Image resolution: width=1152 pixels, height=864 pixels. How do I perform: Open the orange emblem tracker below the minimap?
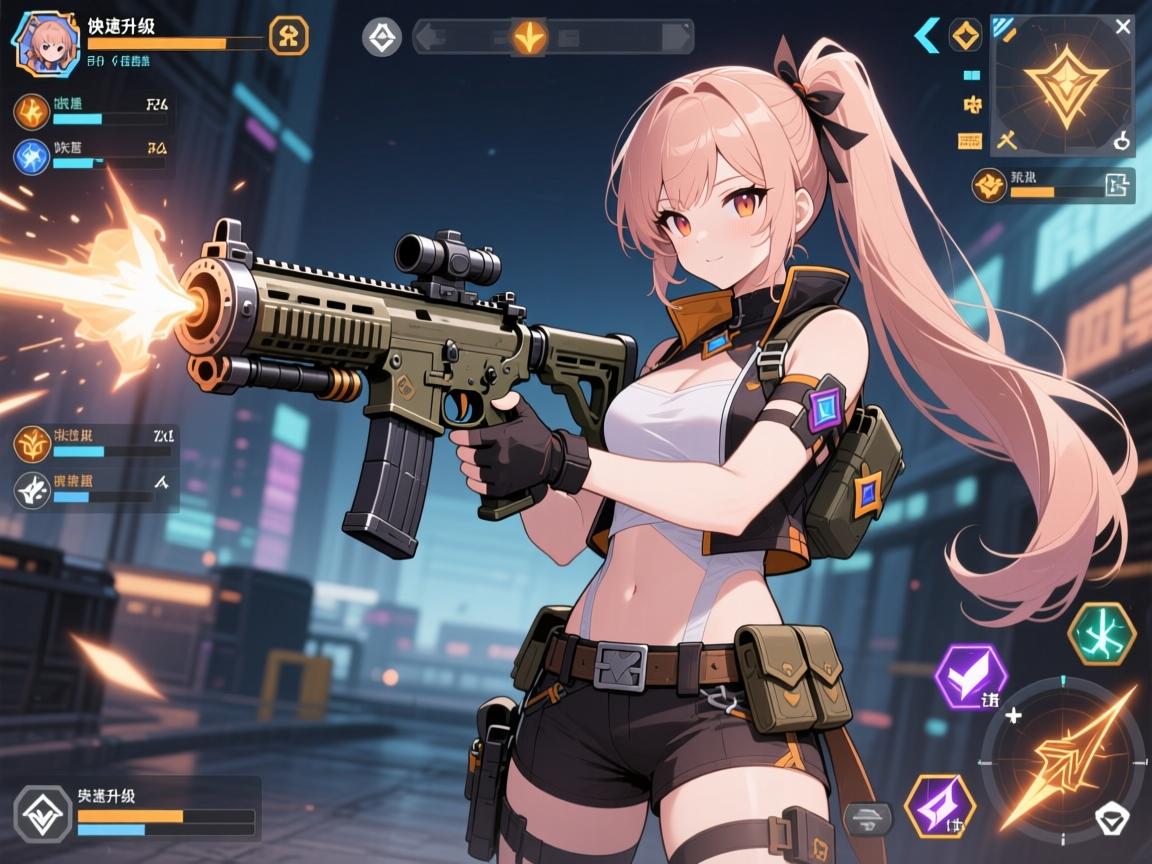[x=992, y=184]
